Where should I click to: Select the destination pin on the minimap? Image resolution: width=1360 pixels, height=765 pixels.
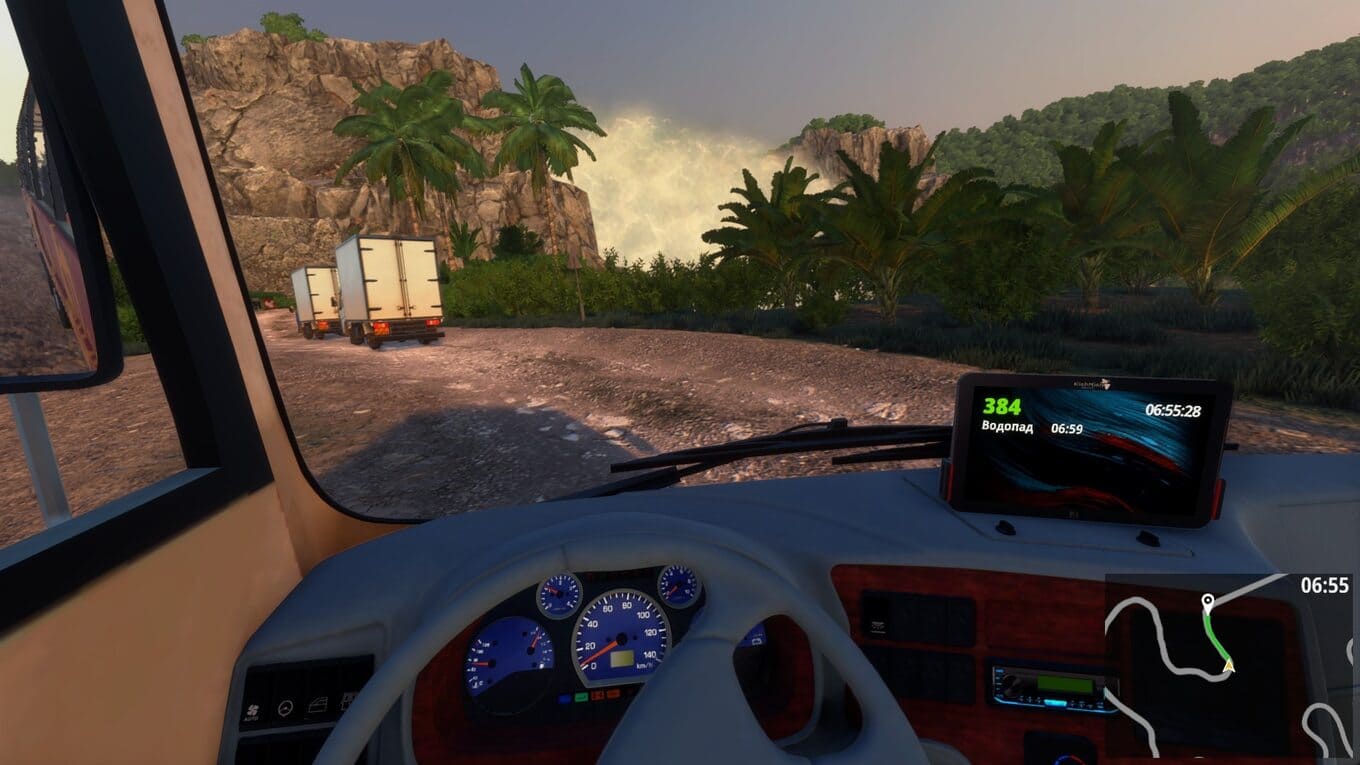1207,600
